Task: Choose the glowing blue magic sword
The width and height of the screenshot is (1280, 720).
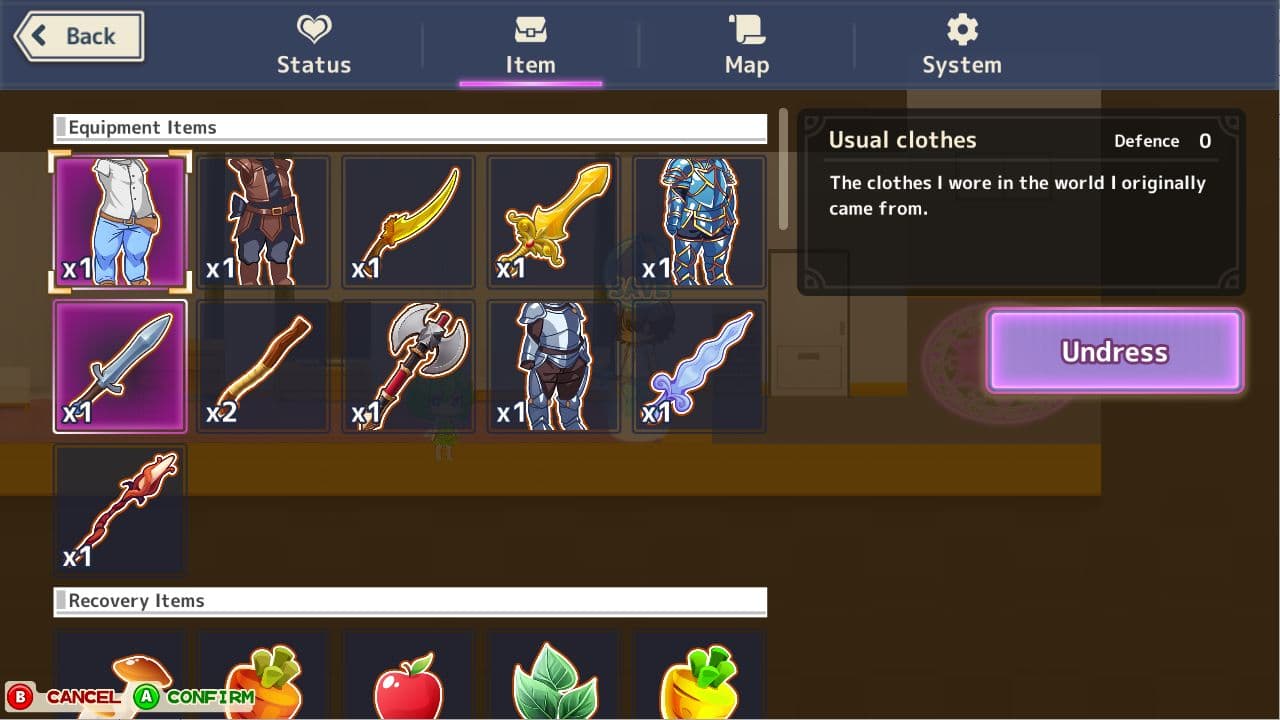Action: pos(697,365)
